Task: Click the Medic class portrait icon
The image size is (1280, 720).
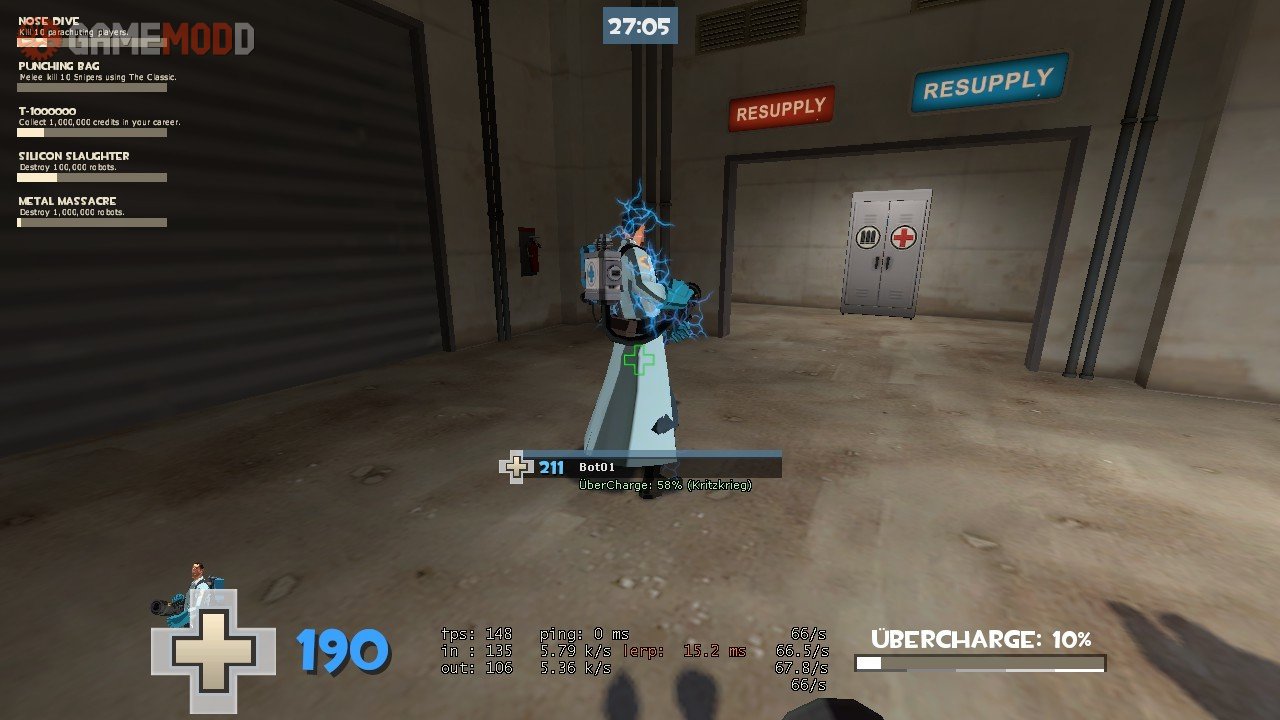Action: (x=190, y=590)
